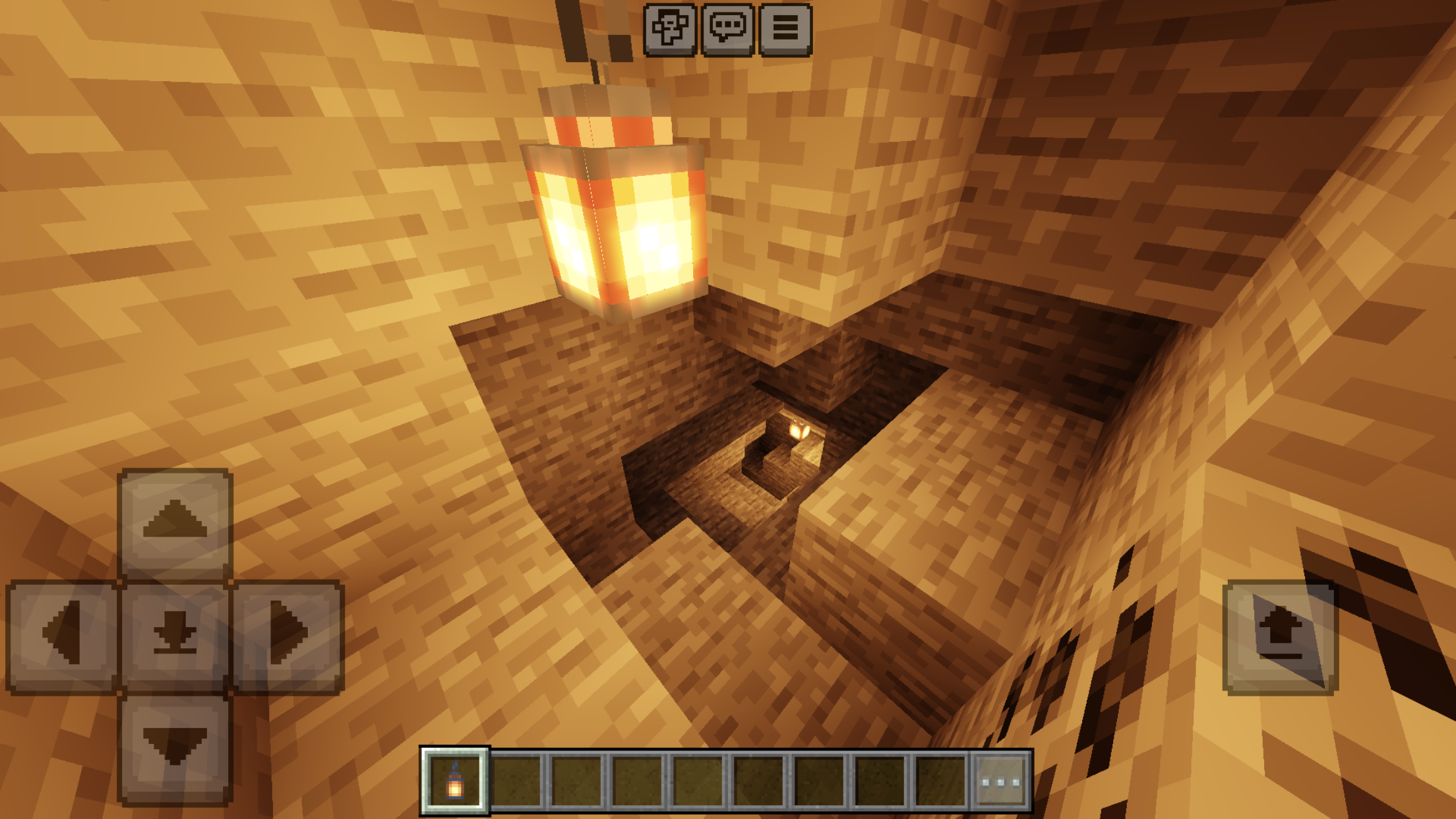Open the pause menu hamburger button

[x=785, y=30]
